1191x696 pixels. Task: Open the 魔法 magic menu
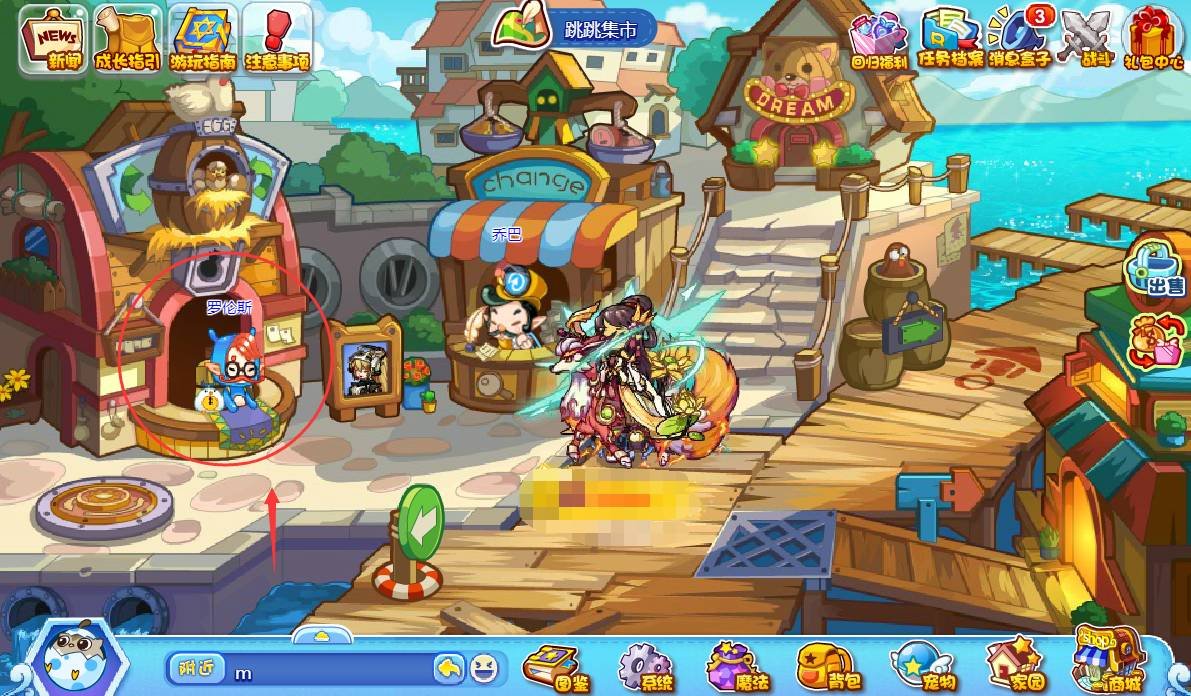[x=735, y=664]
